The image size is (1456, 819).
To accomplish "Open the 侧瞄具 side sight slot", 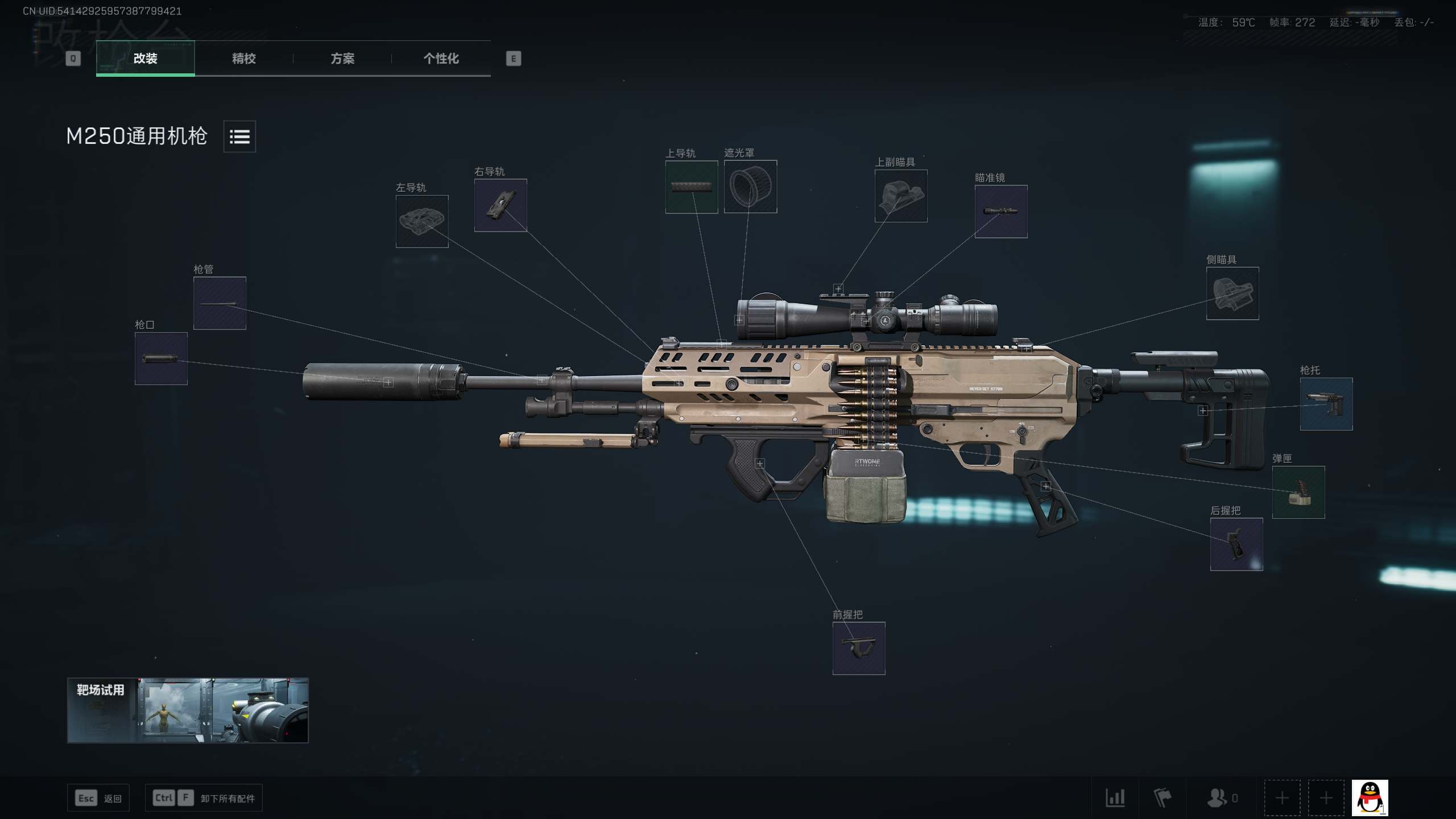I will click(x=1232, y=293).
